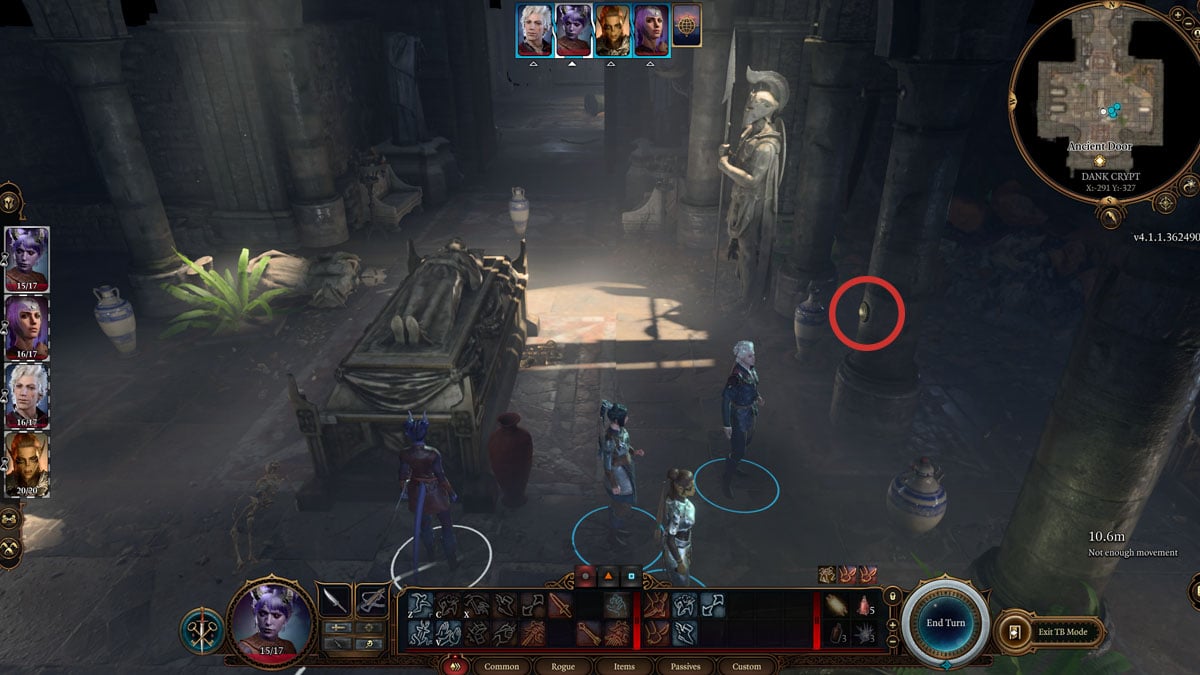The width and height of the screenshot is (1200, 675).
Task: Select the ranged crossbow weapon slot
Action: (372, 600)
